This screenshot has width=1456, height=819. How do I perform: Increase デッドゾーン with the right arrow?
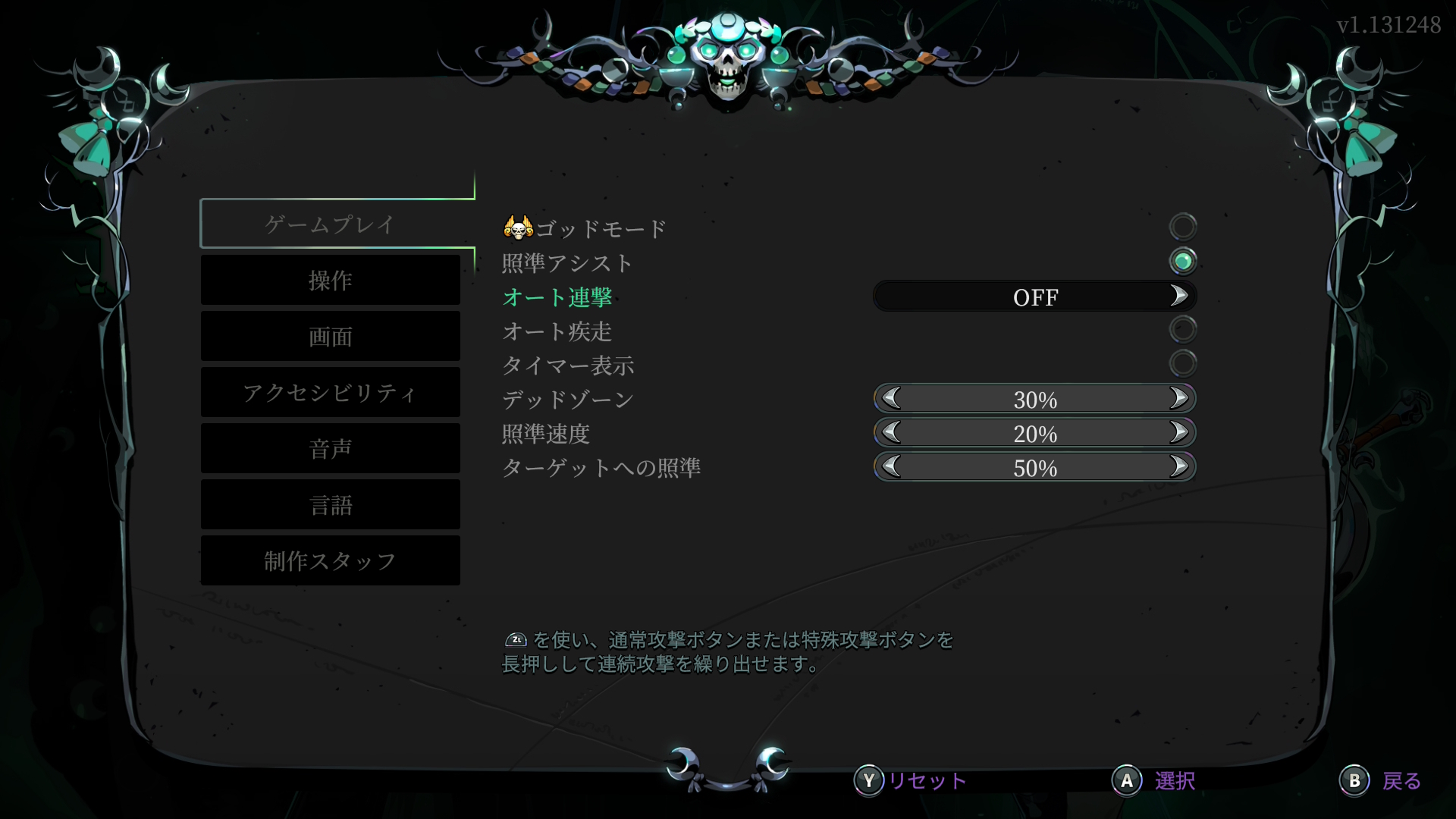(x=1179, y=398)
